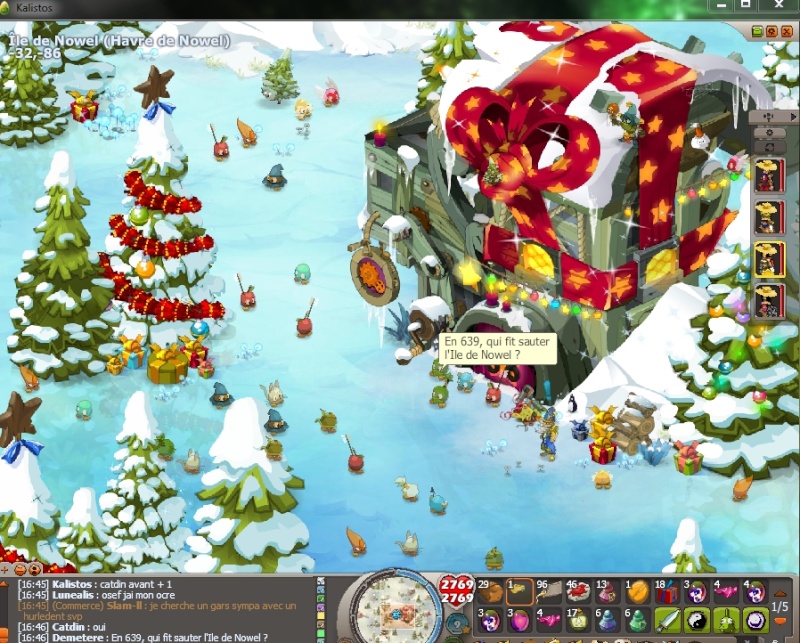Use the orange egg item slot

click(638, 591)
